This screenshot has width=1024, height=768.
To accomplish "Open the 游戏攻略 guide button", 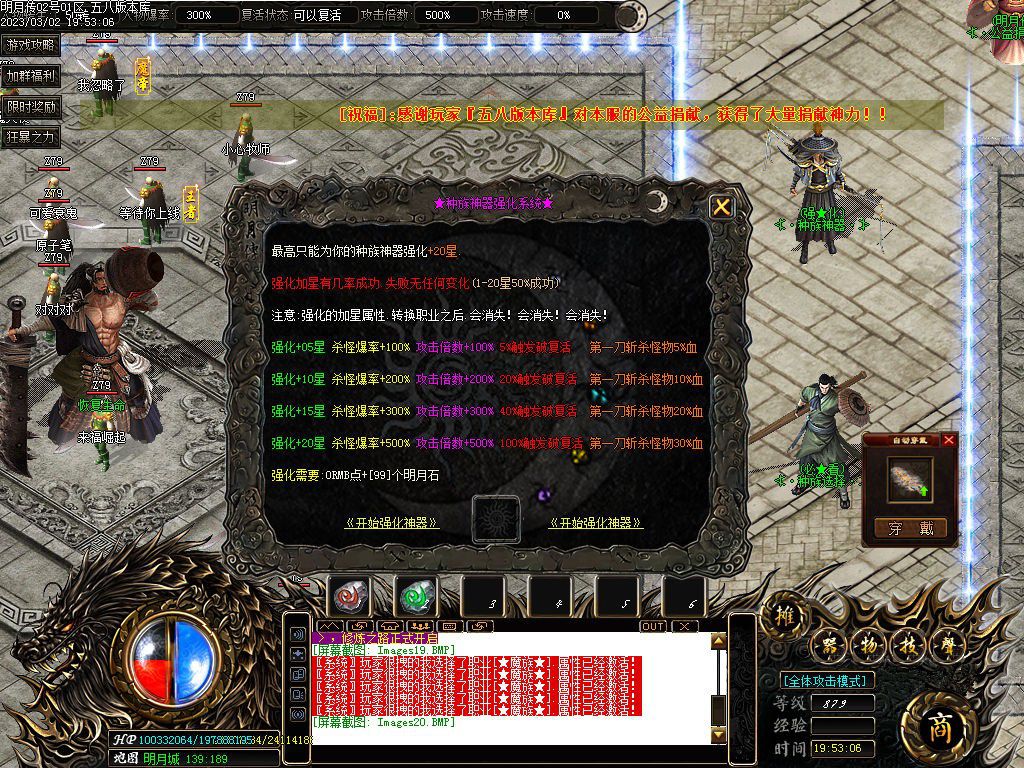I will click(x=31, y=45).
